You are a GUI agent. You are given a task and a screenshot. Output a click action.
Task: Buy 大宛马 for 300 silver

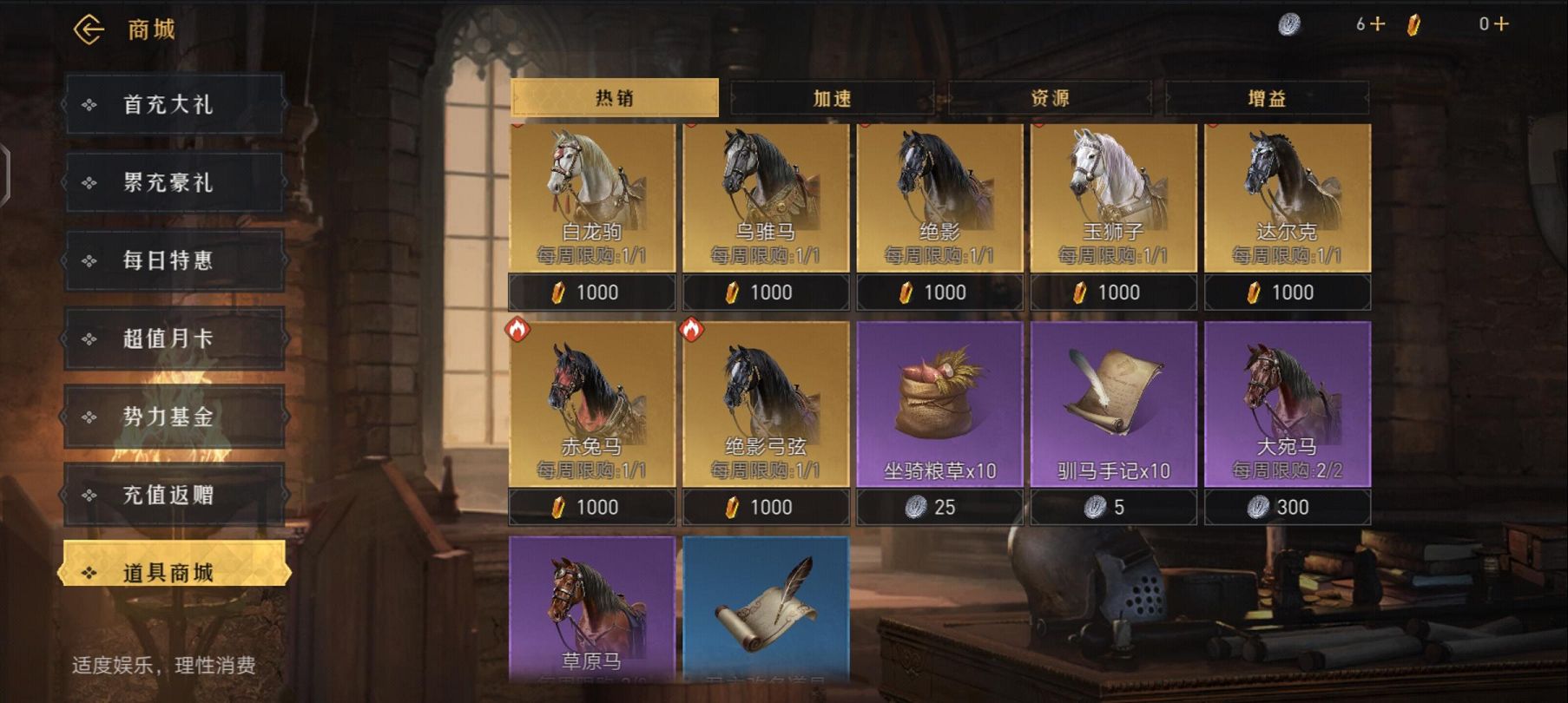pyautogui.click(x=1288, y=507)
